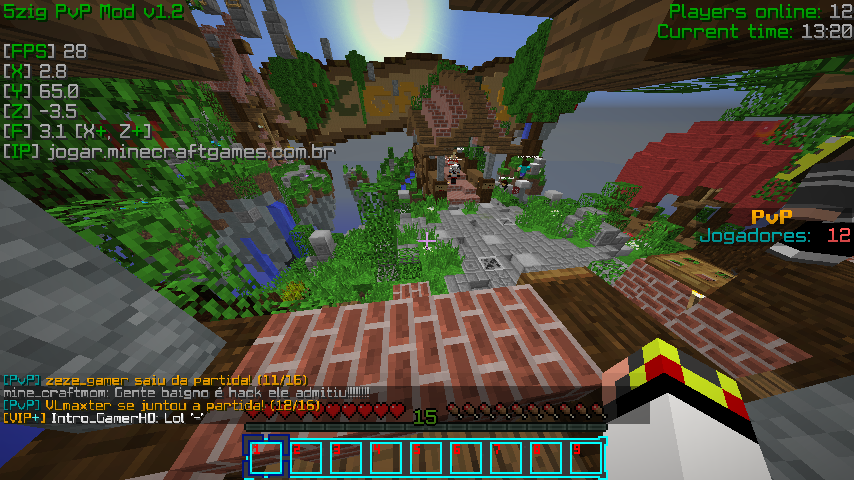Activate hotbar slot 6
The width and height of the screenshot is (854, 480).
click(x=466, y=458)
